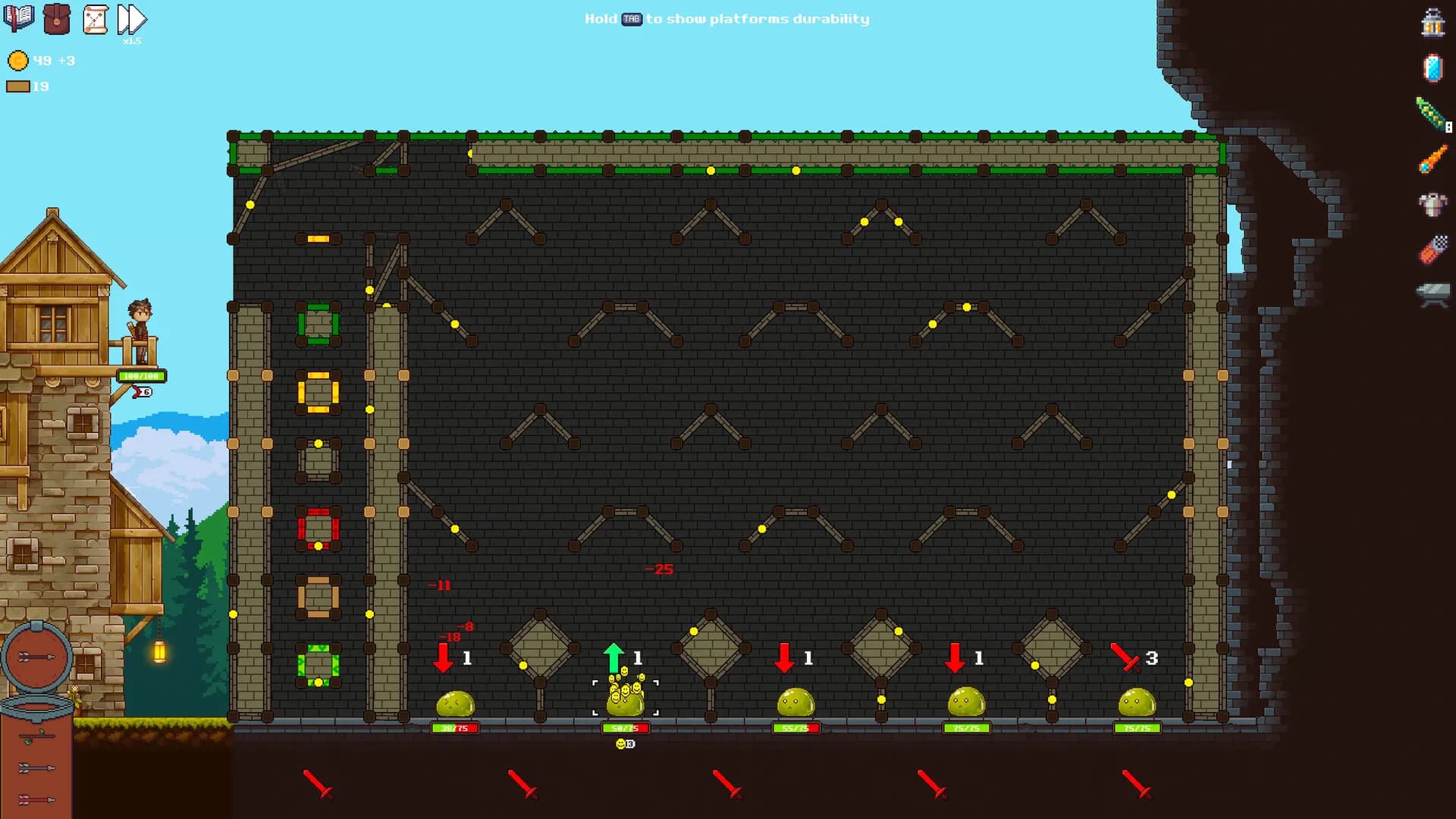Select the celebrating slime with smiley emotes
This screenshot has height=819, width=1456.
click(626, 701)
